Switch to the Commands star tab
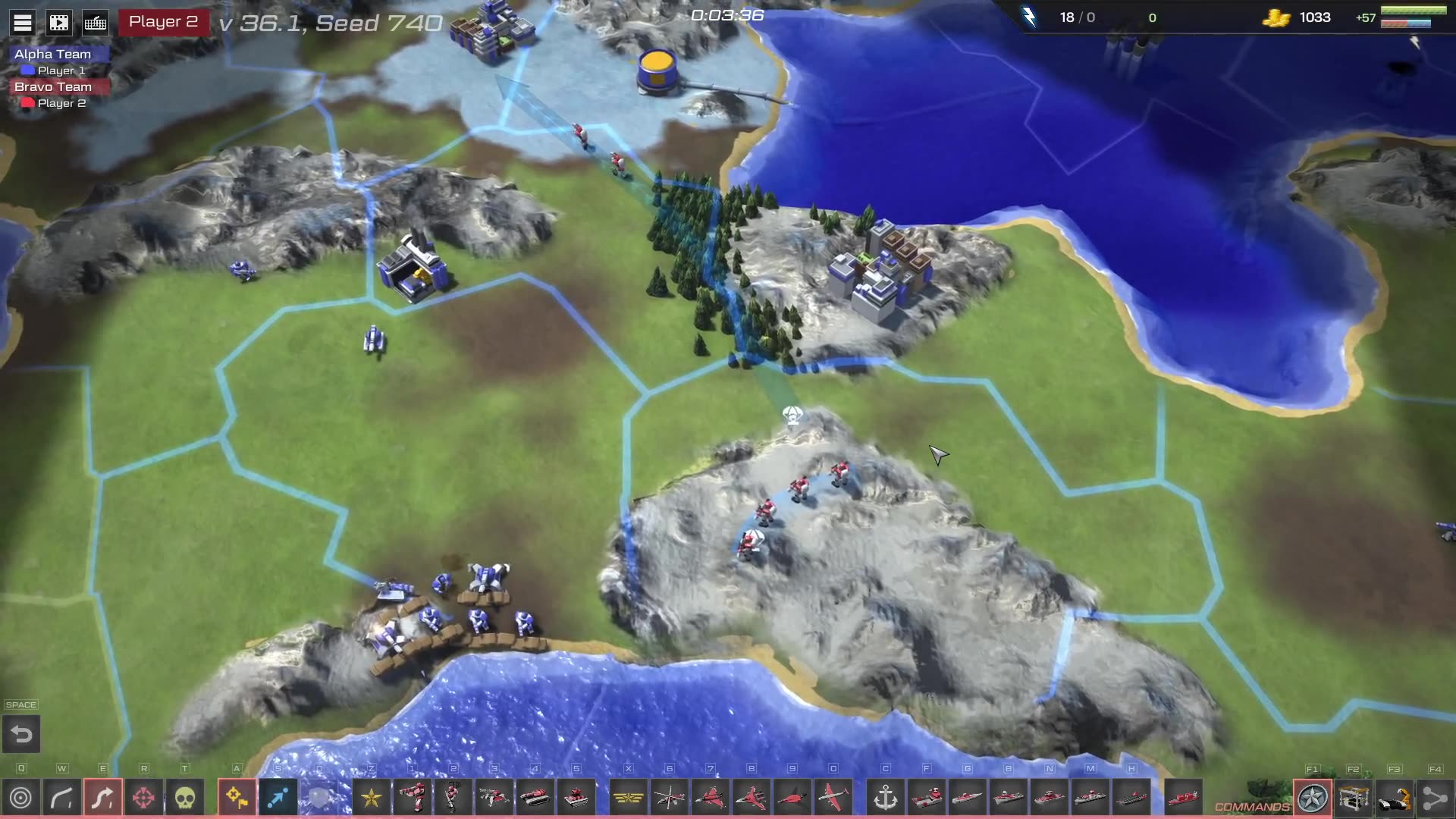The height and width of the screenshot is (819, 1456). click(x=1313, y=798)
